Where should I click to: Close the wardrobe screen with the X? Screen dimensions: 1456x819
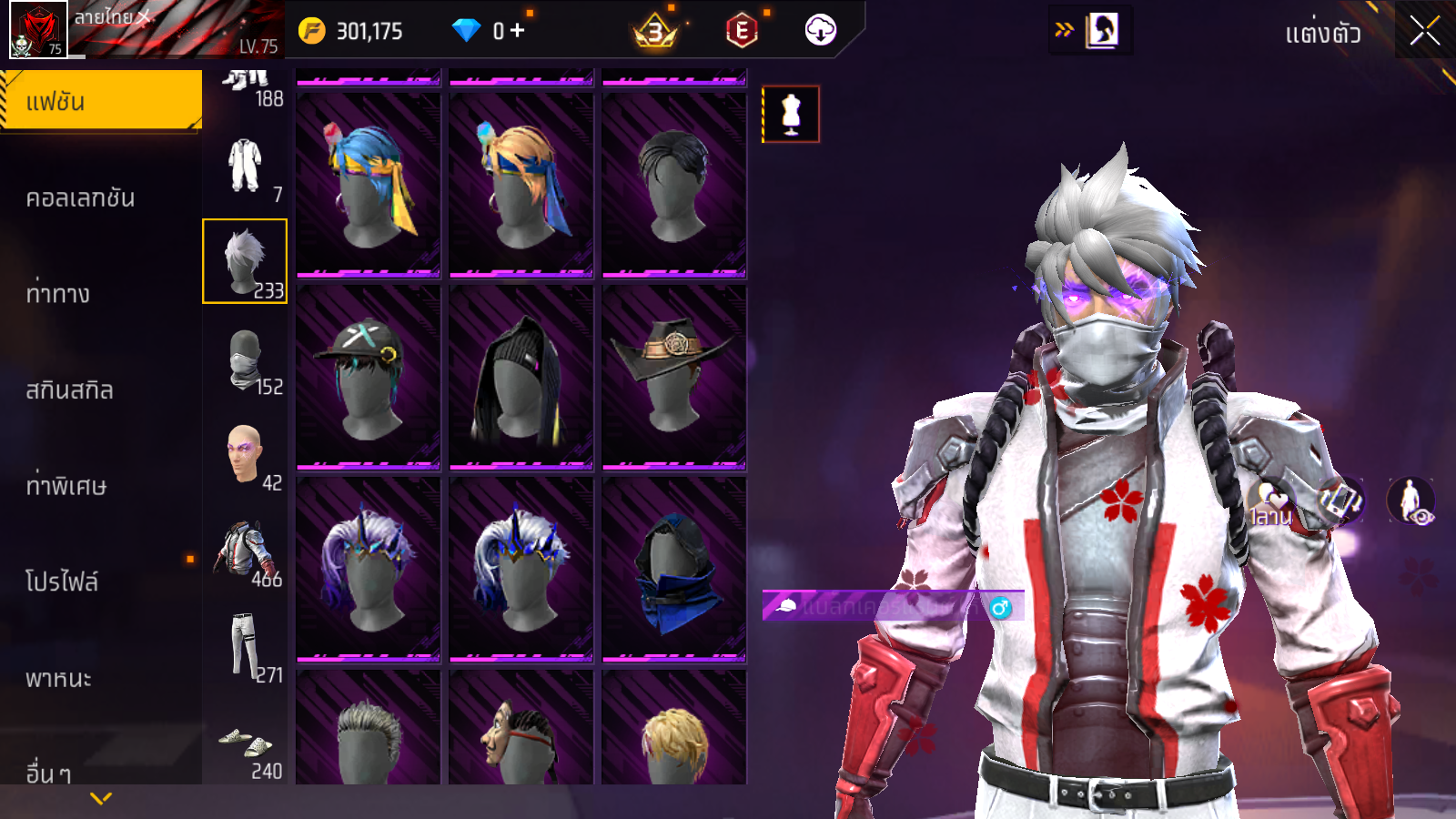click(1424, 32)
